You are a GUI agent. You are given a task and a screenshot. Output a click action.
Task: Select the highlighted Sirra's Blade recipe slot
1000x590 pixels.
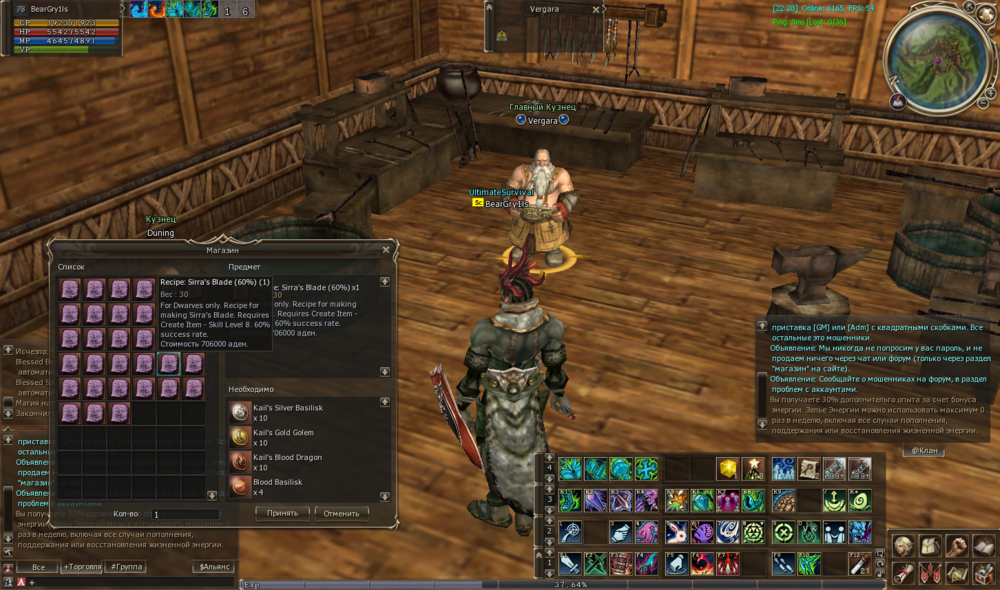point(169,363)
